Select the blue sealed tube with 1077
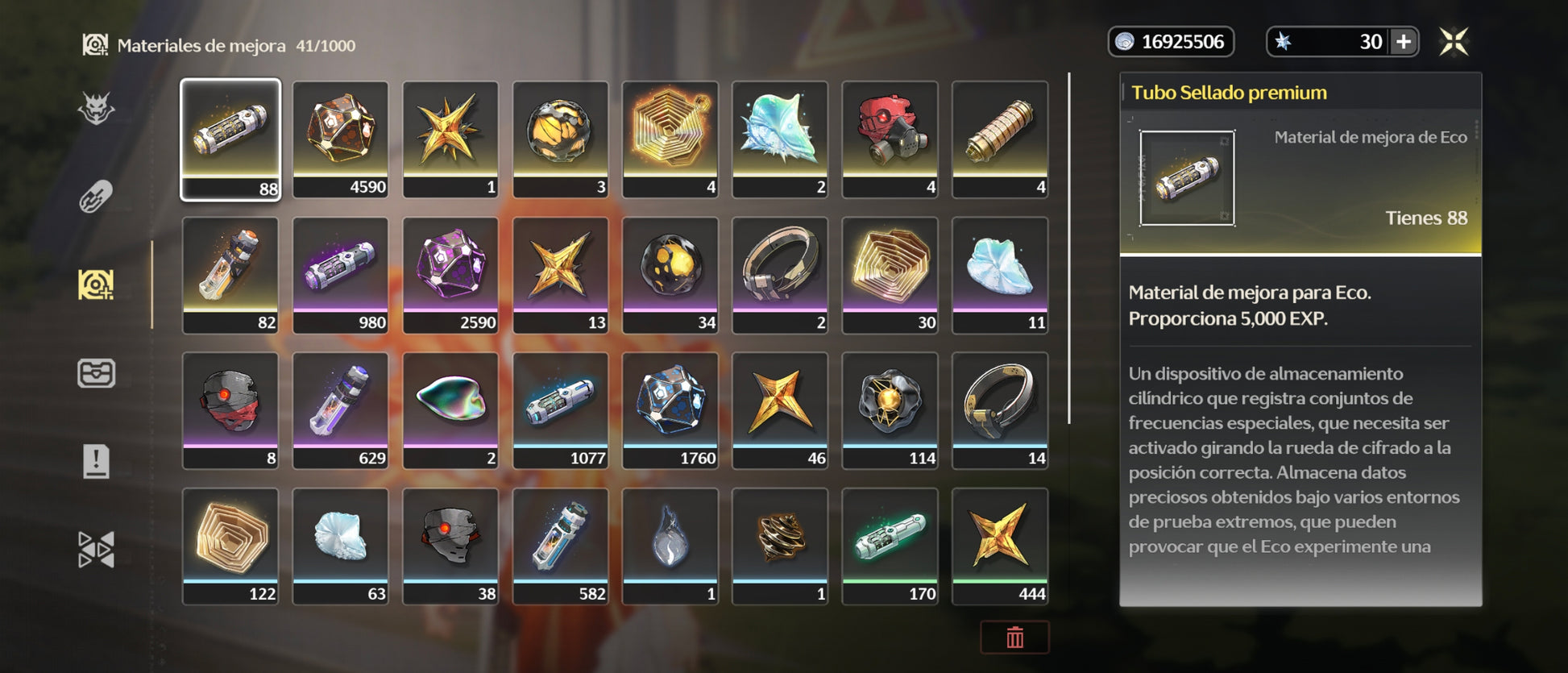Image resolution: width=1568 pixels, height=673 pixels. click(560, 409)
